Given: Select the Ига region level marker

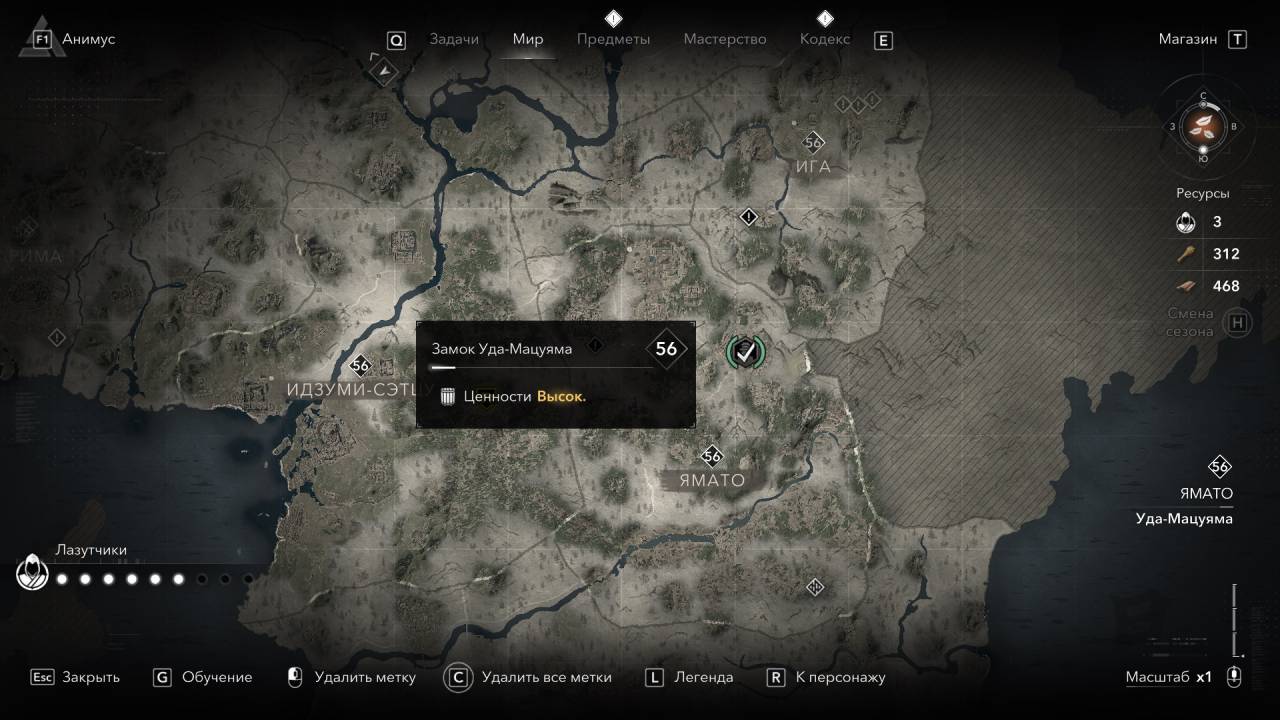Looking at the screenshot, I should tap(813, 142).
